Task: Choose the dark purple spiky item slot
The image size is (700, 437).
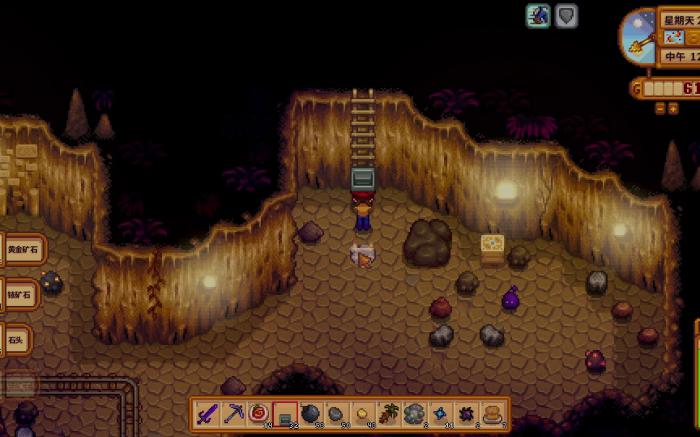Action: (x=466, y=413)
